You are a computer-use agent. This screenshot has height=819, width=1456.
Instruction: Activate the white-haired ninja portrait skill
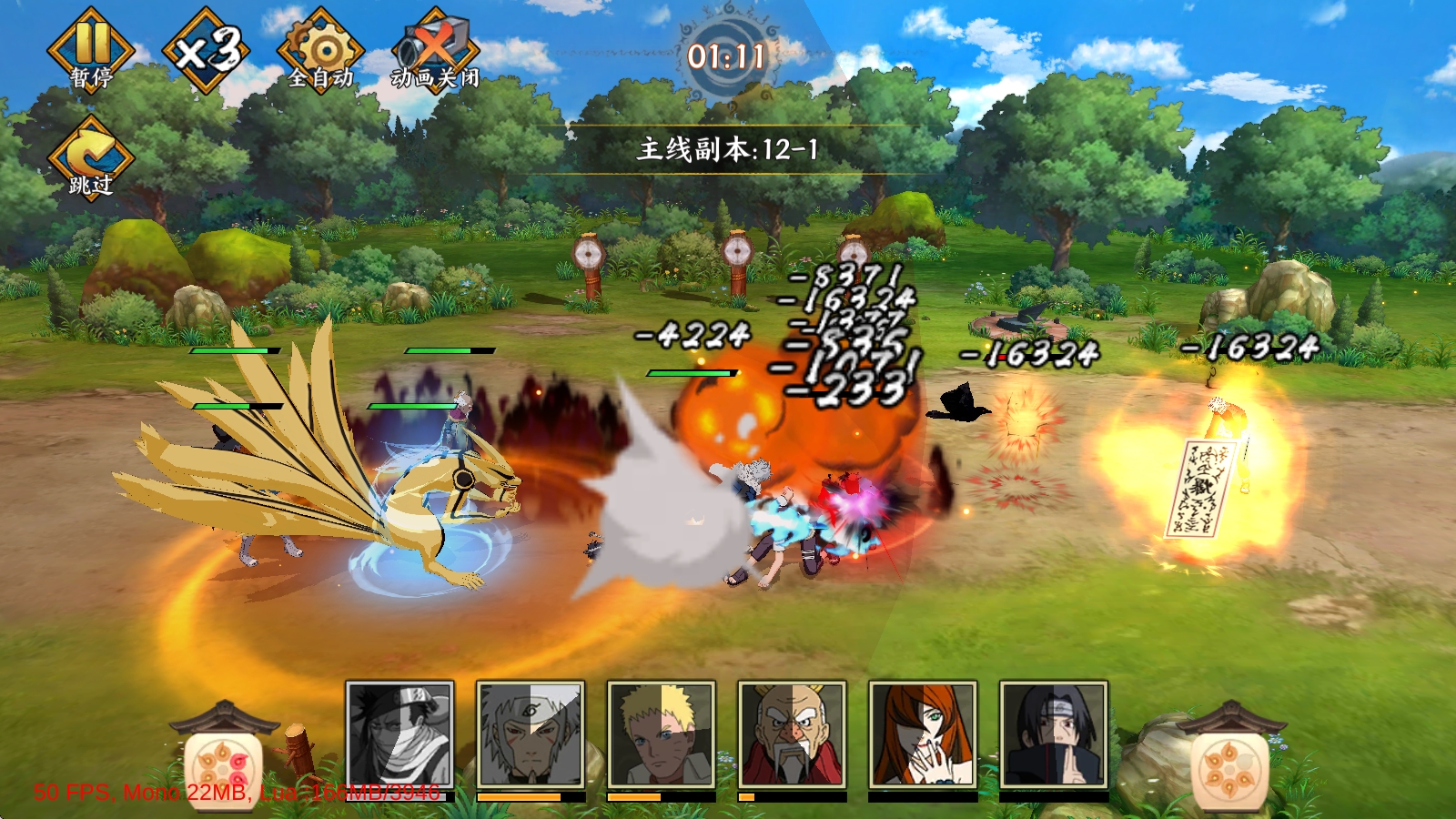pyautogui.click(x=531, y=734)
